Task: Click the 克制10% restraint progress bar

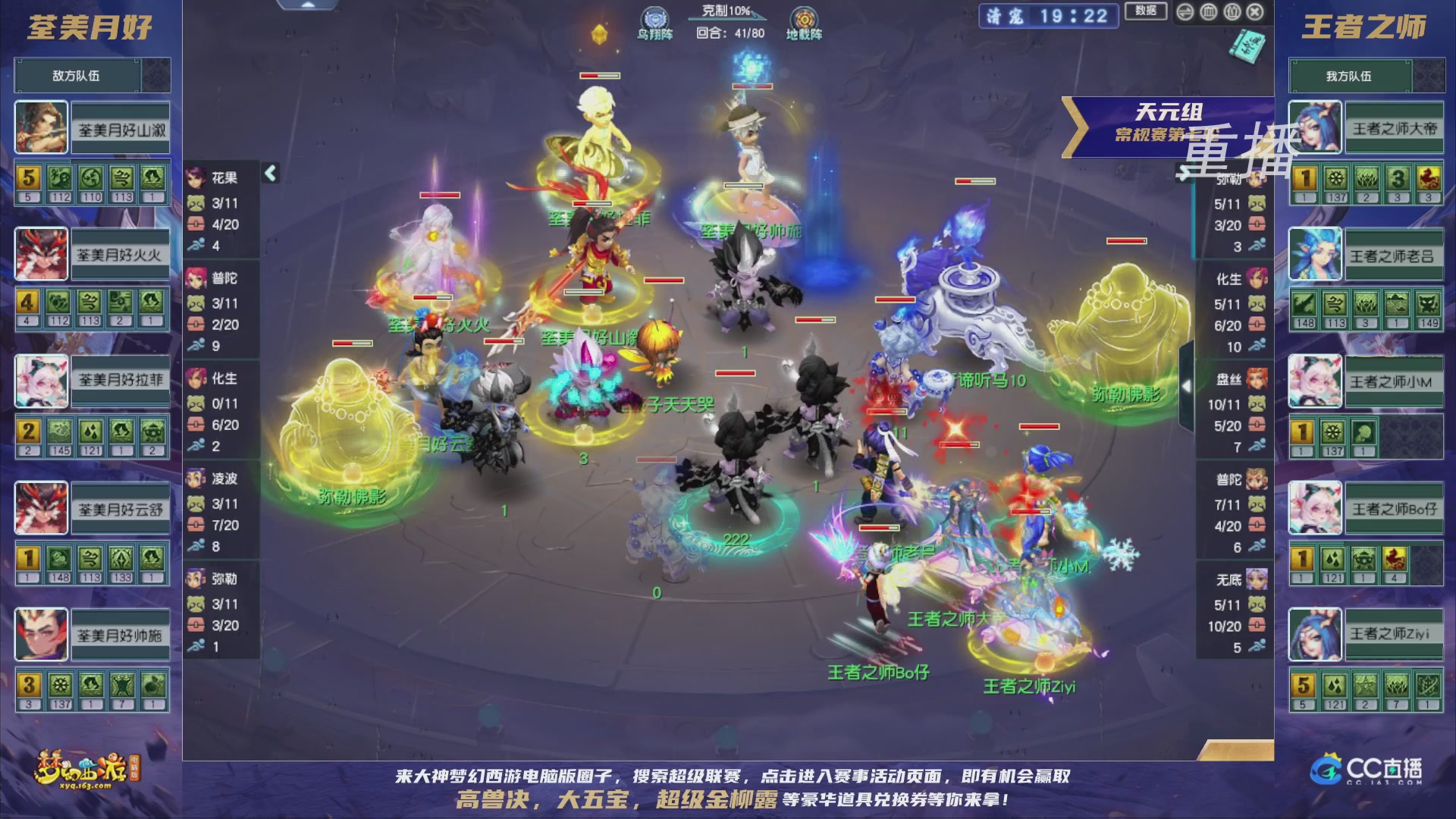Action: pos(728,20)
